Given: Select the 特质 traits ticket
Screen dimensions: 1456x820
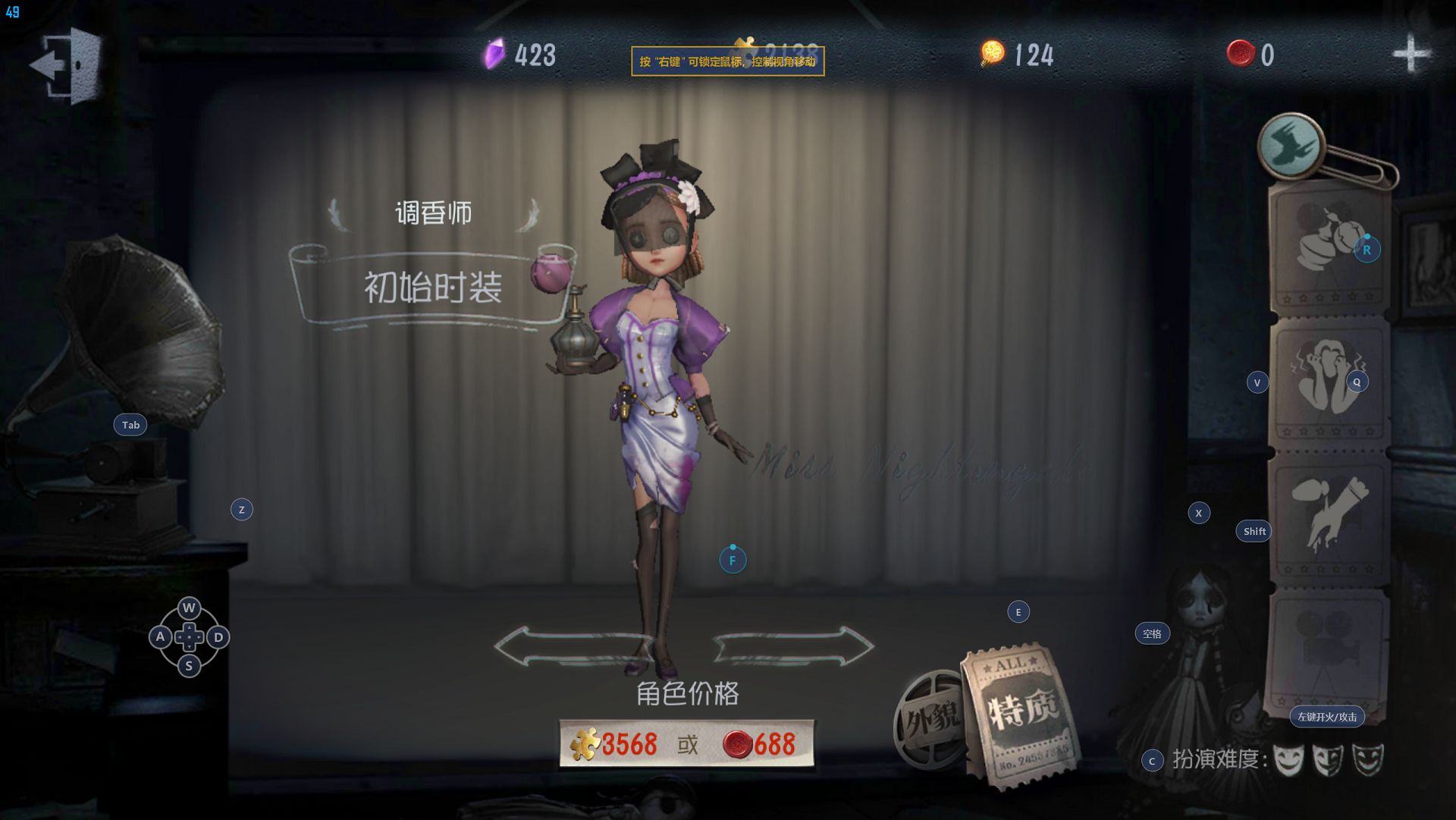Looking at the screenshot, I should pyautogui.click(x=1021, y=713).
